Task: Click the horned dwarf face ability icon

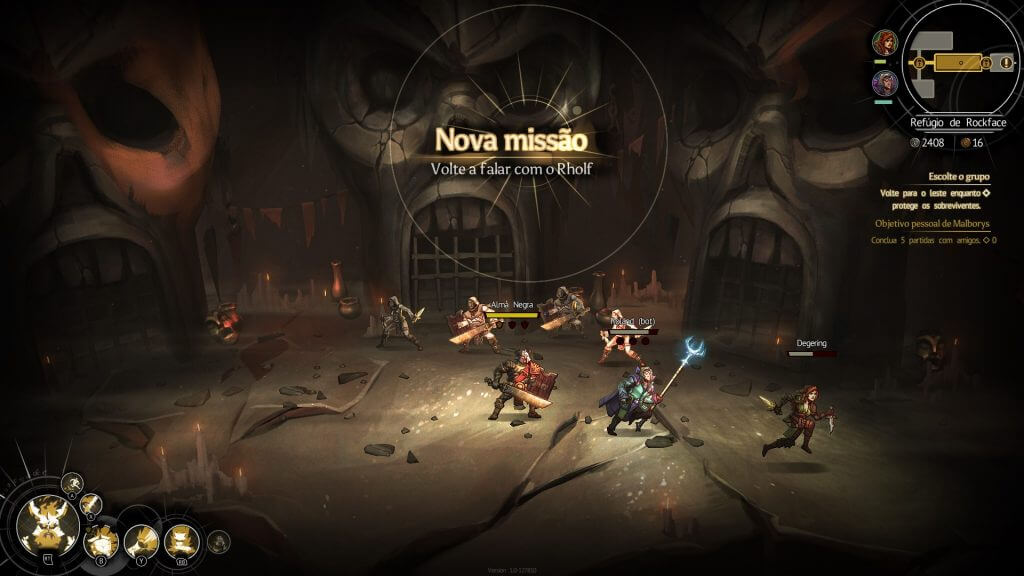Action: [x=48, y=525]
